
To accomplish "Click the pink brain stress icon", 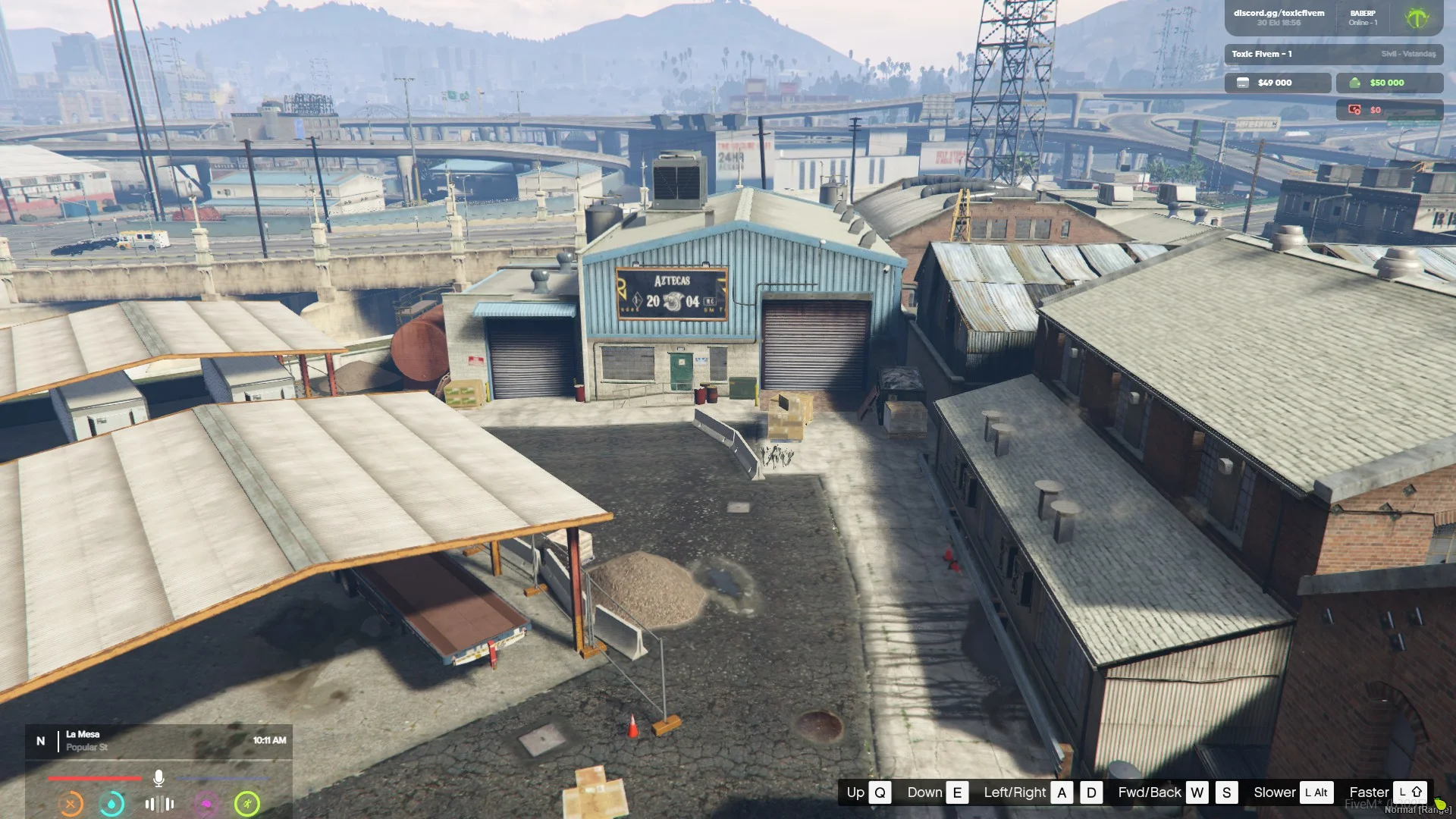I will pyautogui.click(x=206, y=803).
